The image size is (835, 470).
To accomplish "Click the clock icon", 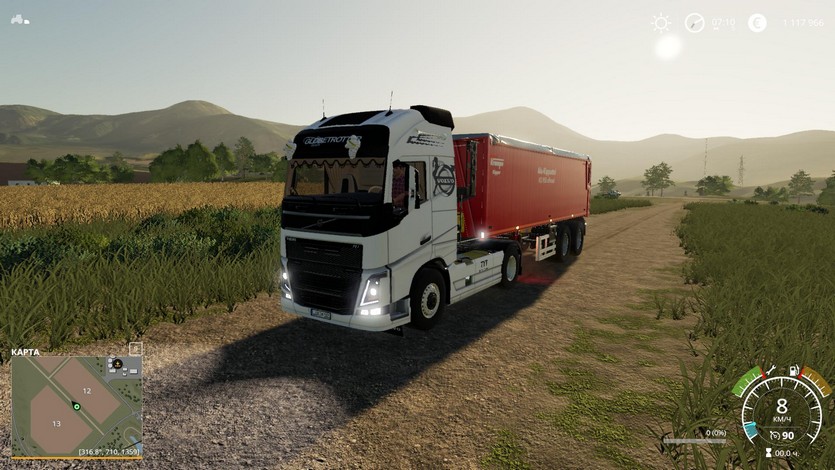I will (694, 22).
